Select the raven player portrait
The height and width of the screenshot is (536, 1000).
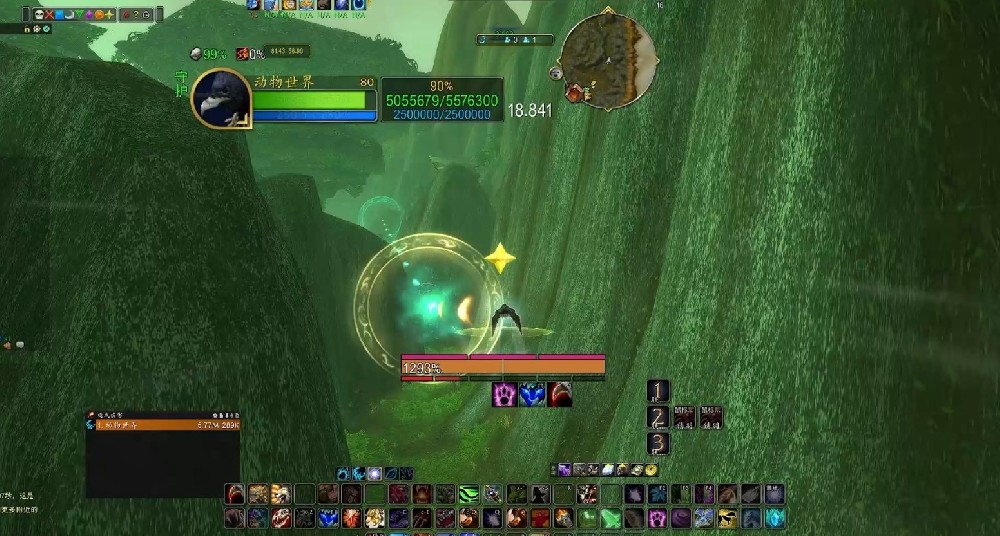tap(221, 98)
